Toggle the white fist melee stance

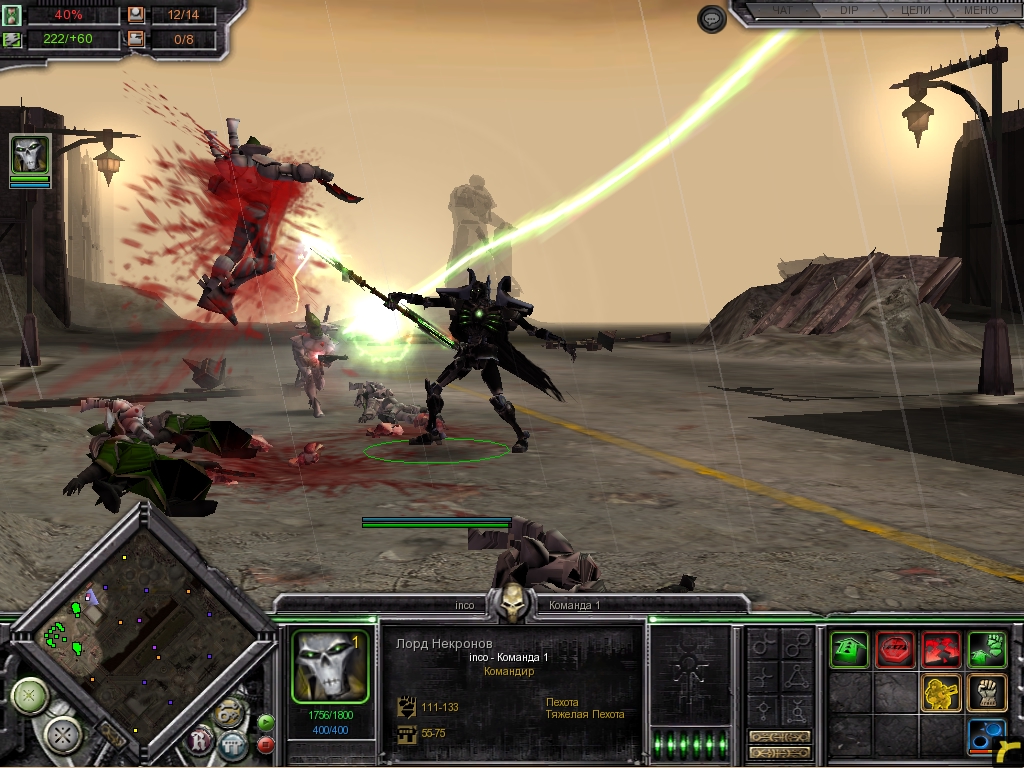(x=987, y=693)
